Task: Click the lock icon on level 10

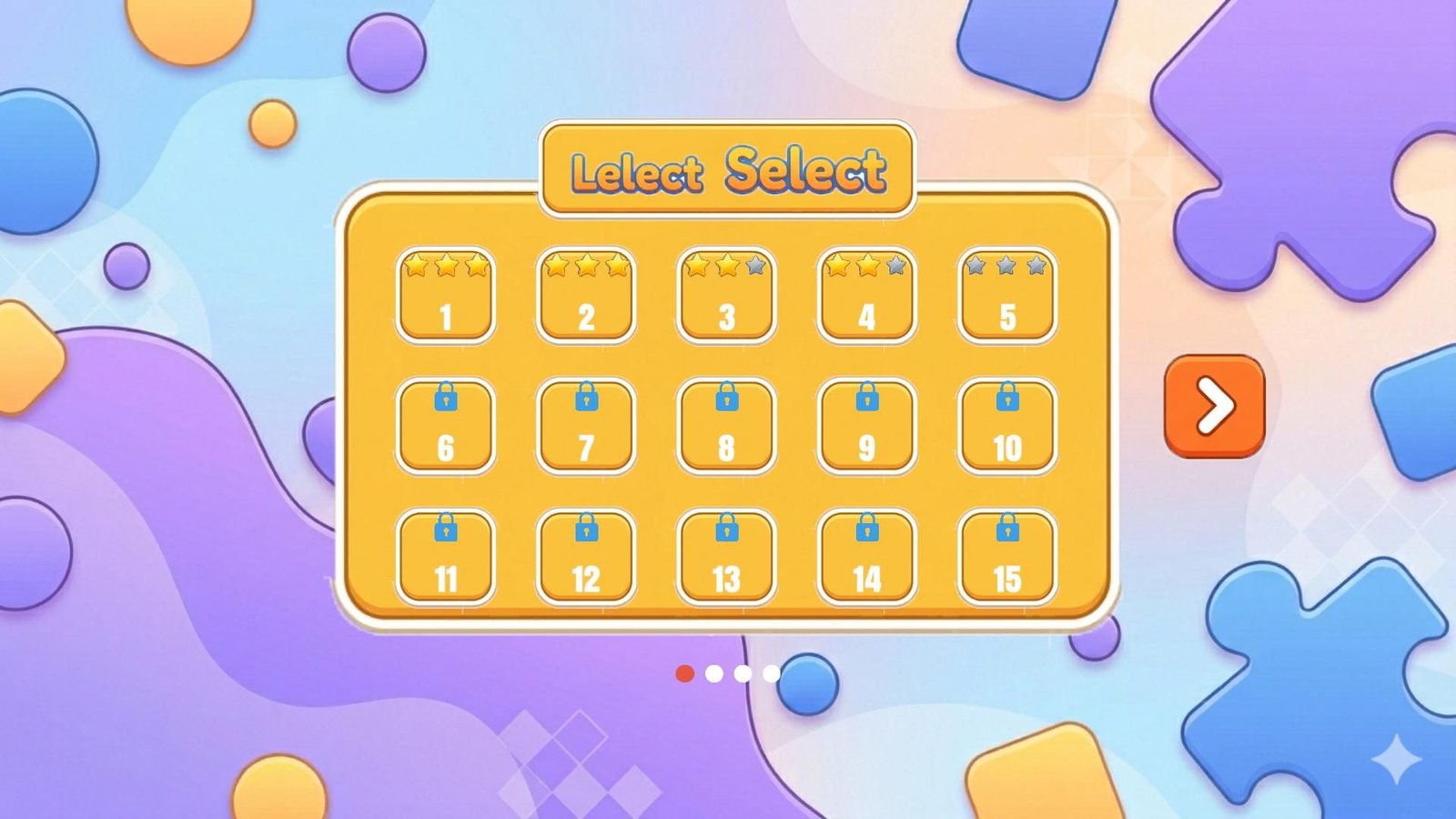Action: pos(1005,397)
